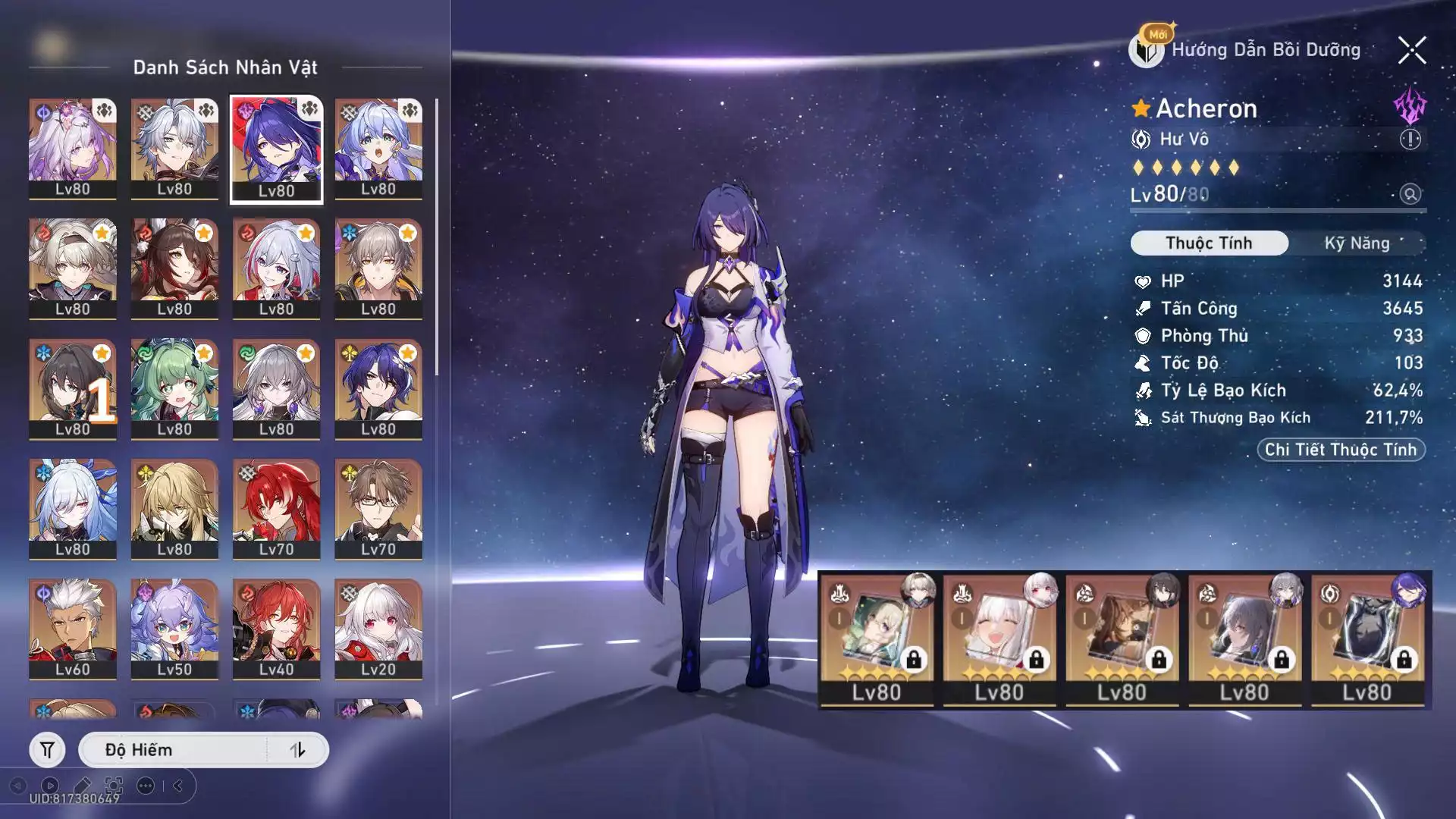Image resolution: width=1456 pixels, height=819 pixels.
Task: Select the Lv20 white-haired character portrait
Action: (x=378, y=629)
